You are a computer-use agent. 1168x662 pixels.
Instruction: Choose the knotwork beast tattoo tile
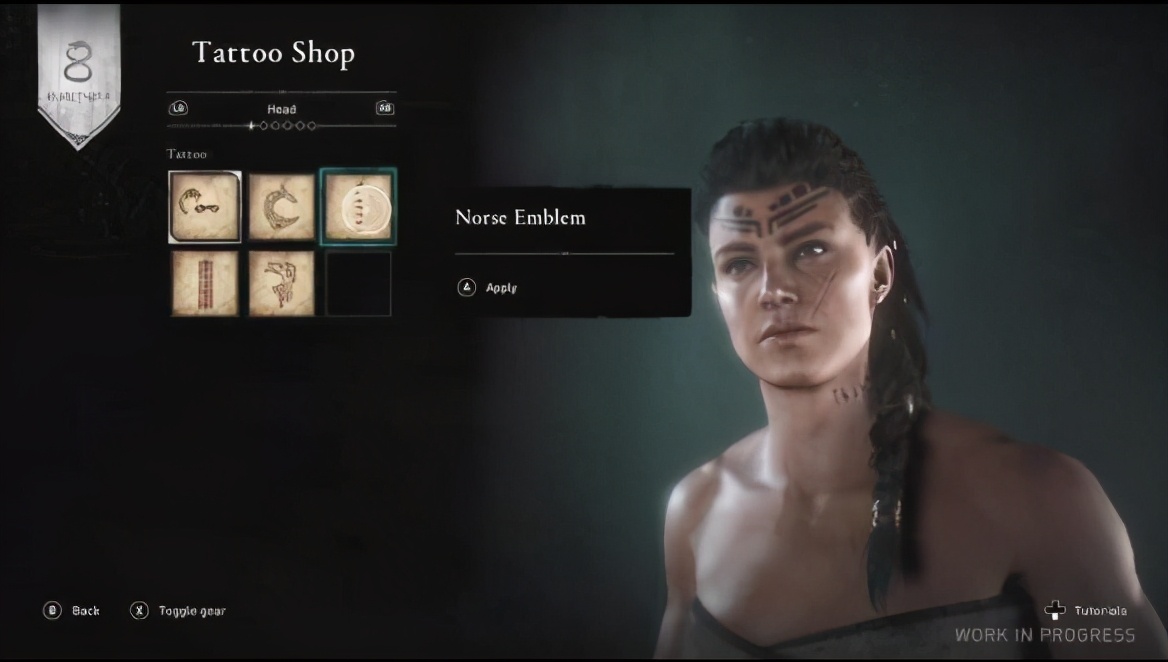point(281,283)
